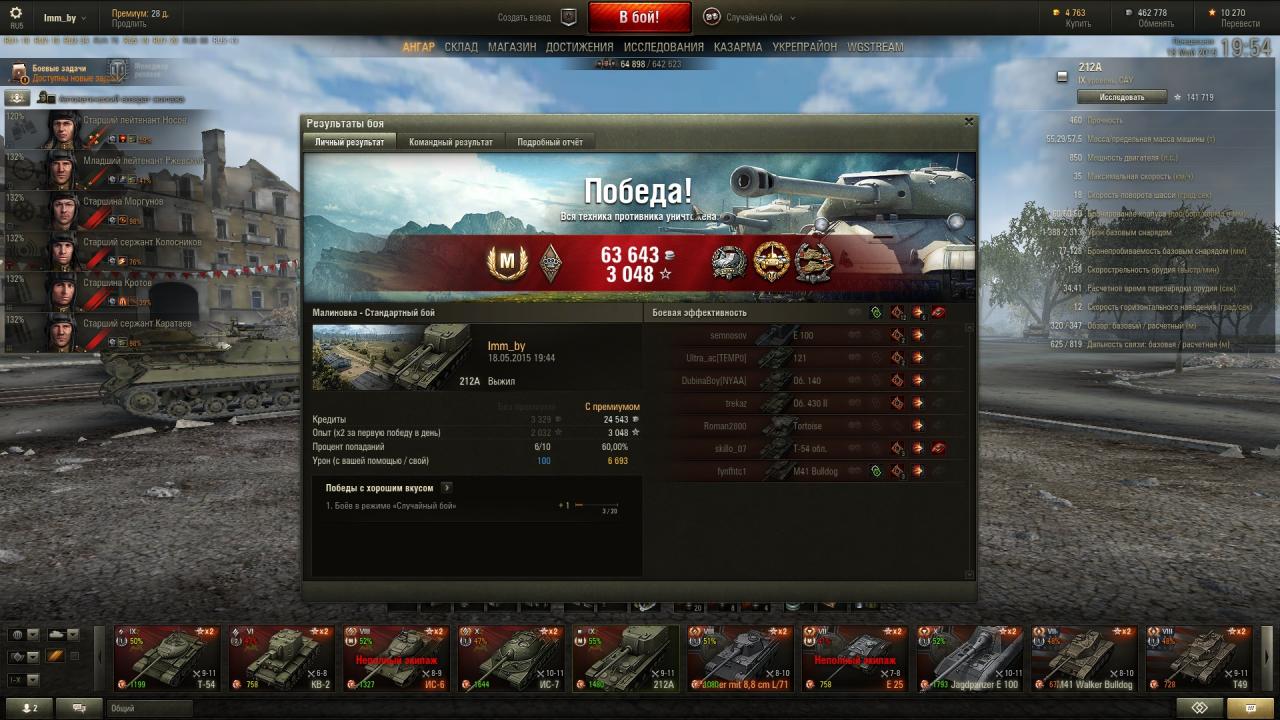Switch to the Подробный отчёт tab
Viewport: 1280px width, 720px height.
(549, 142)
